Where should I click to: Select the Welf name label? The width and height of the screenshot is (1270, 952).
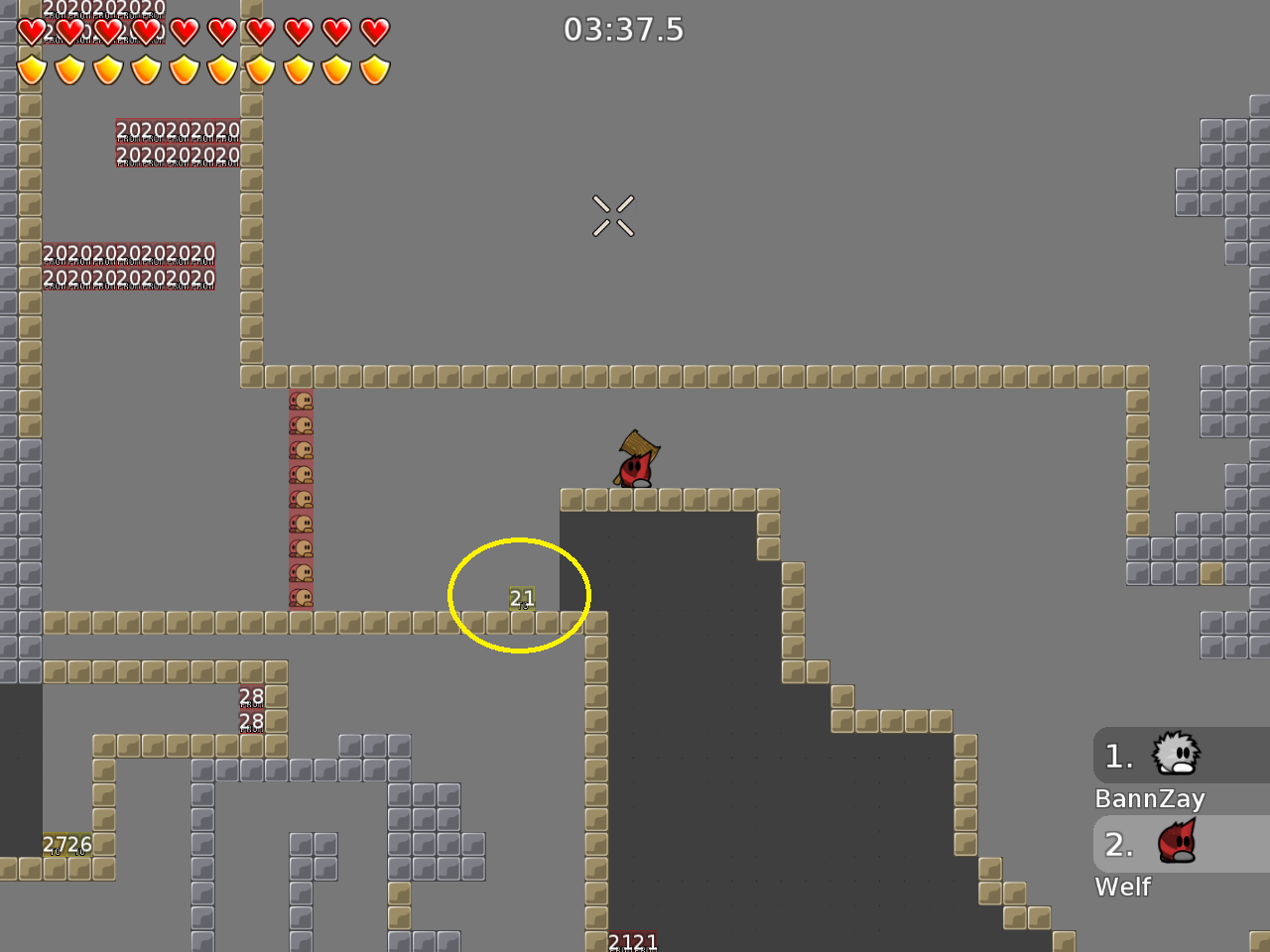(1122, 887)
